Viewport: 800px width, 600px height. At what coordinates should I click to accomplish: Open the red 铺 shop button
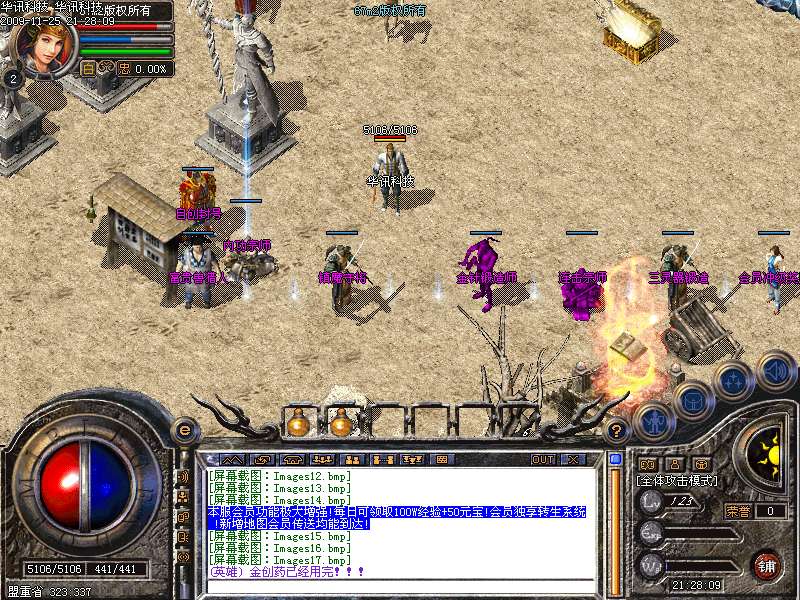pyautogui.click(x=766, y=565)
